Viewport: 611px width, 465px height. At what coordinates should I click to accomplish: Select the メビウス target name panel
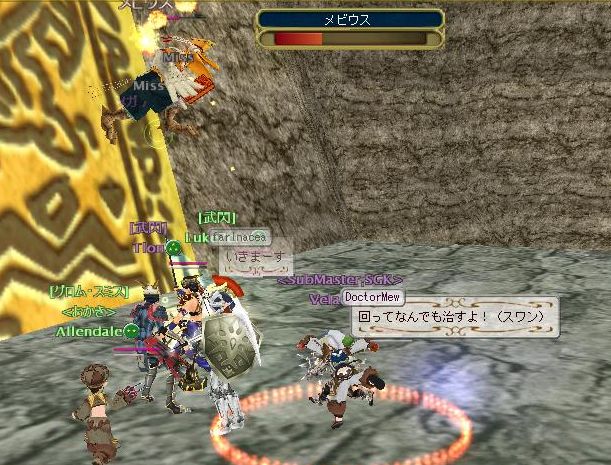[350, 19]
